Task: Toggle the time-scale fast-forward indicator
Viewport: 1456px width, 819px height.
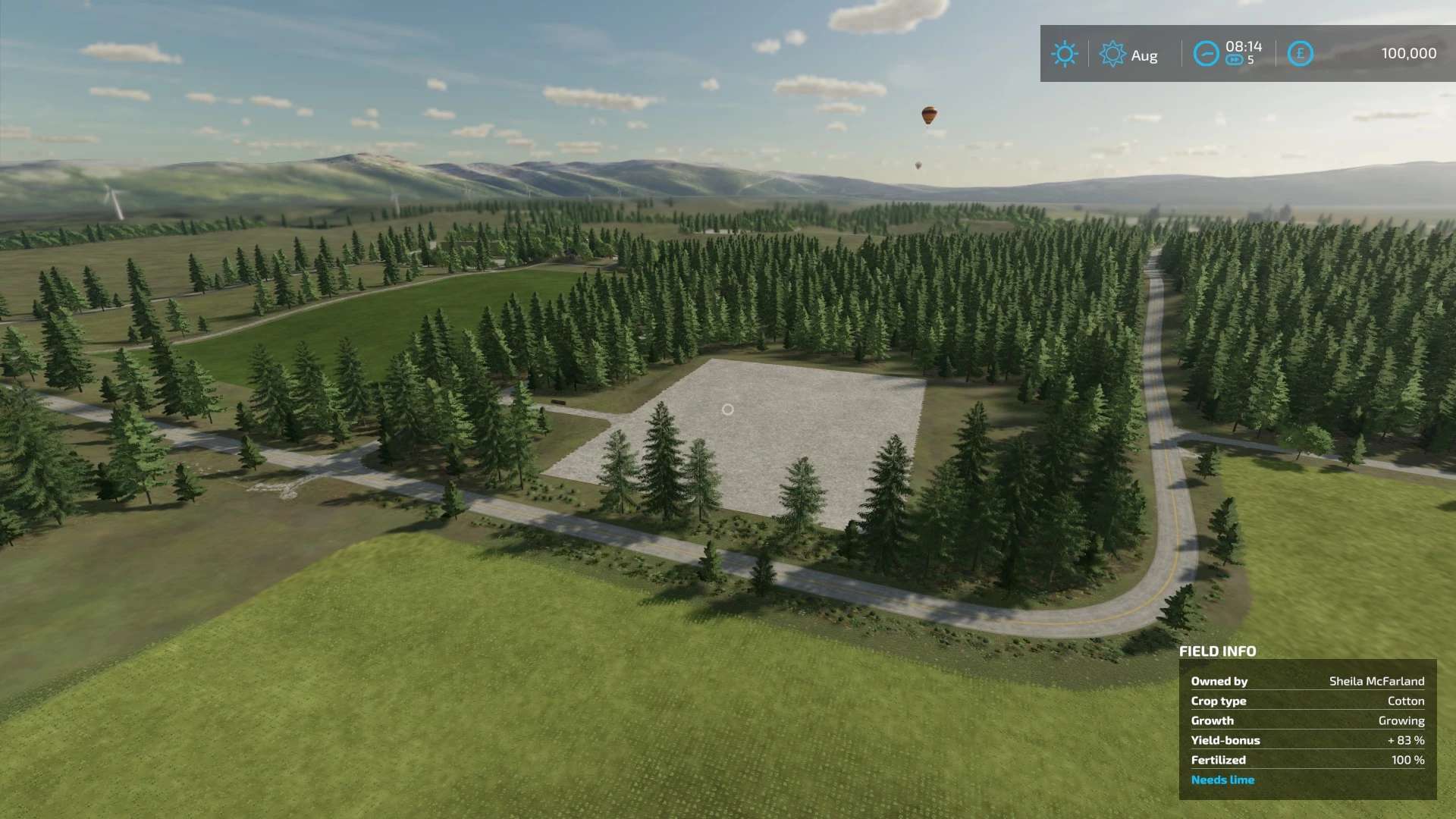Action: [x=1235, y=61]
